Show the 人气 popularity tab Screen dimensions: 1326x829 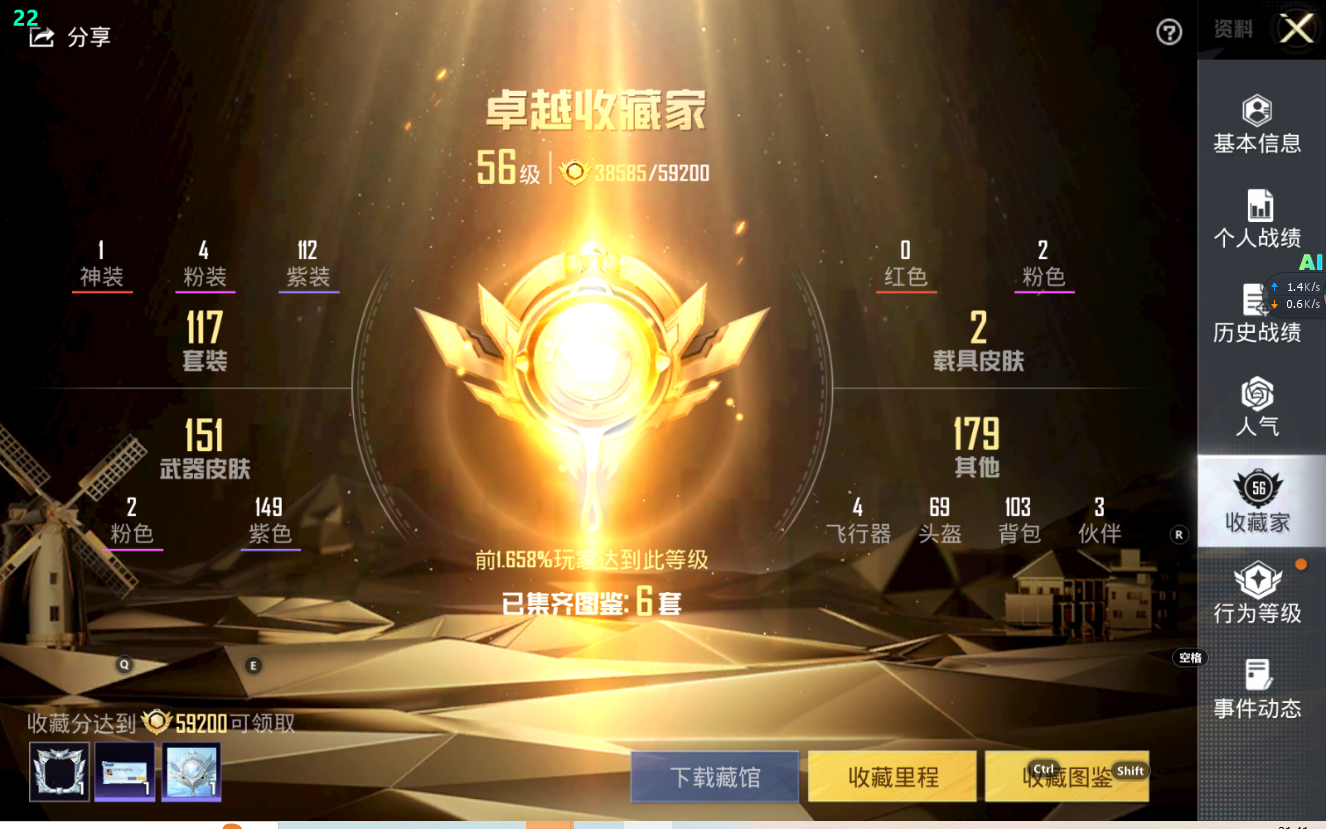pyautogui.click(x=1257, y=407)
